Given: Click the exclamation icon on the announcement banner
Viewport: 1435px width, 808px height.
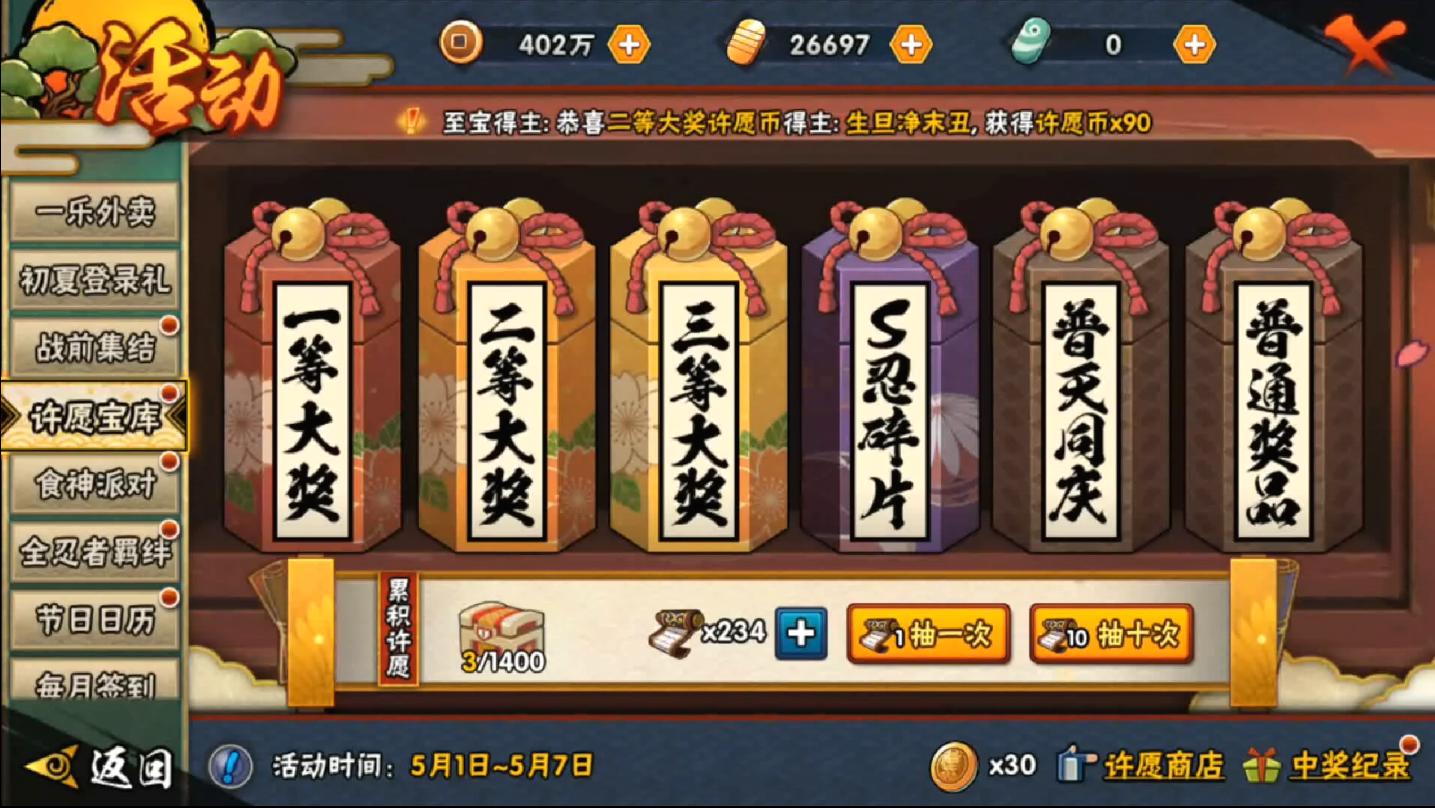Looking at the screenshot, I should [412, 122].
